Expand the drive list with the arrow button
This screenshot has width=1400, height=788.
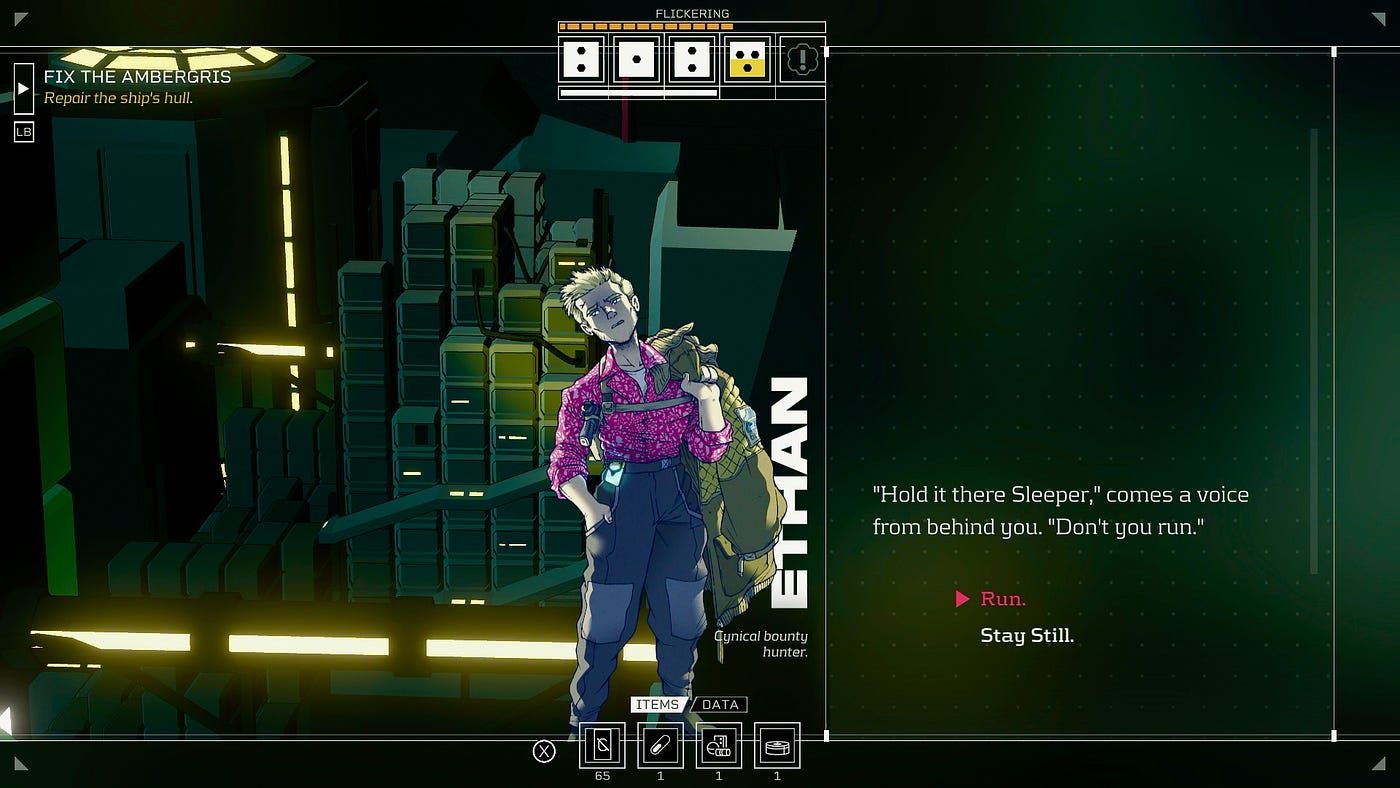[x=24, y=88]
